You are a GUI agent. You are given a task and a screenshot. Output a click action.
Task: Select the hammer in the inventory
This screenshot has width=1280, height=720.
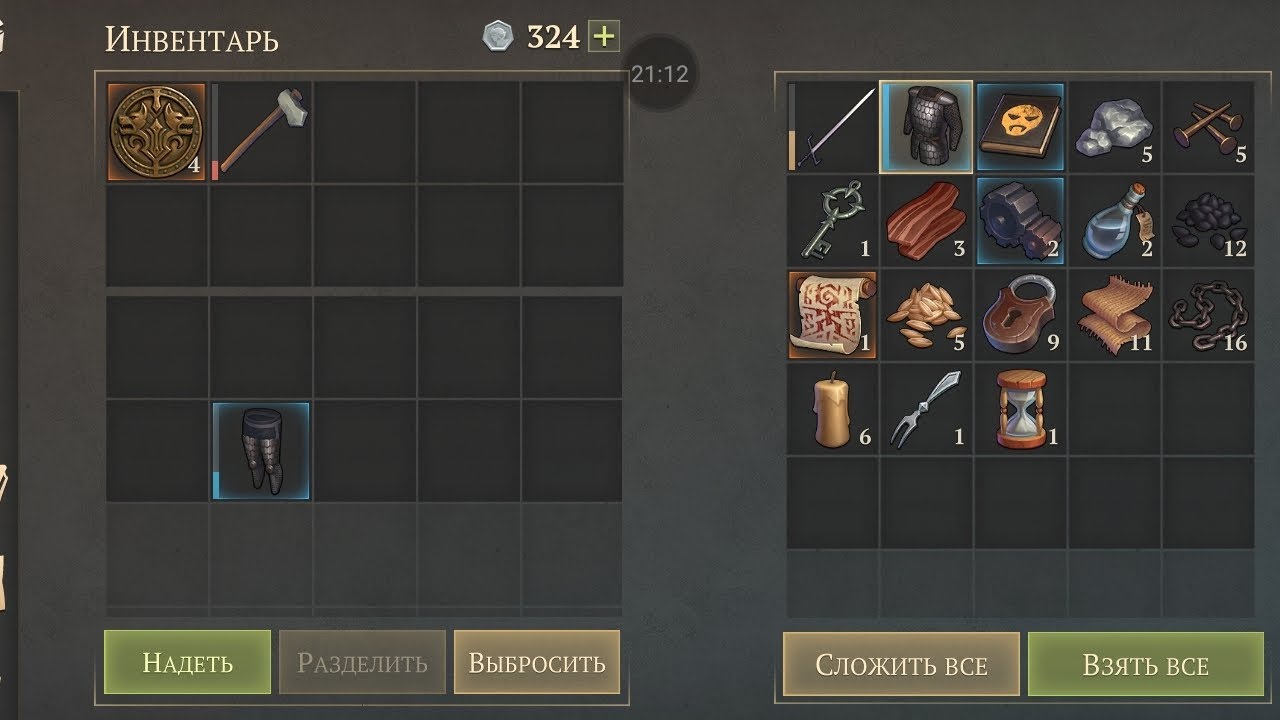[x=261, y=132]
